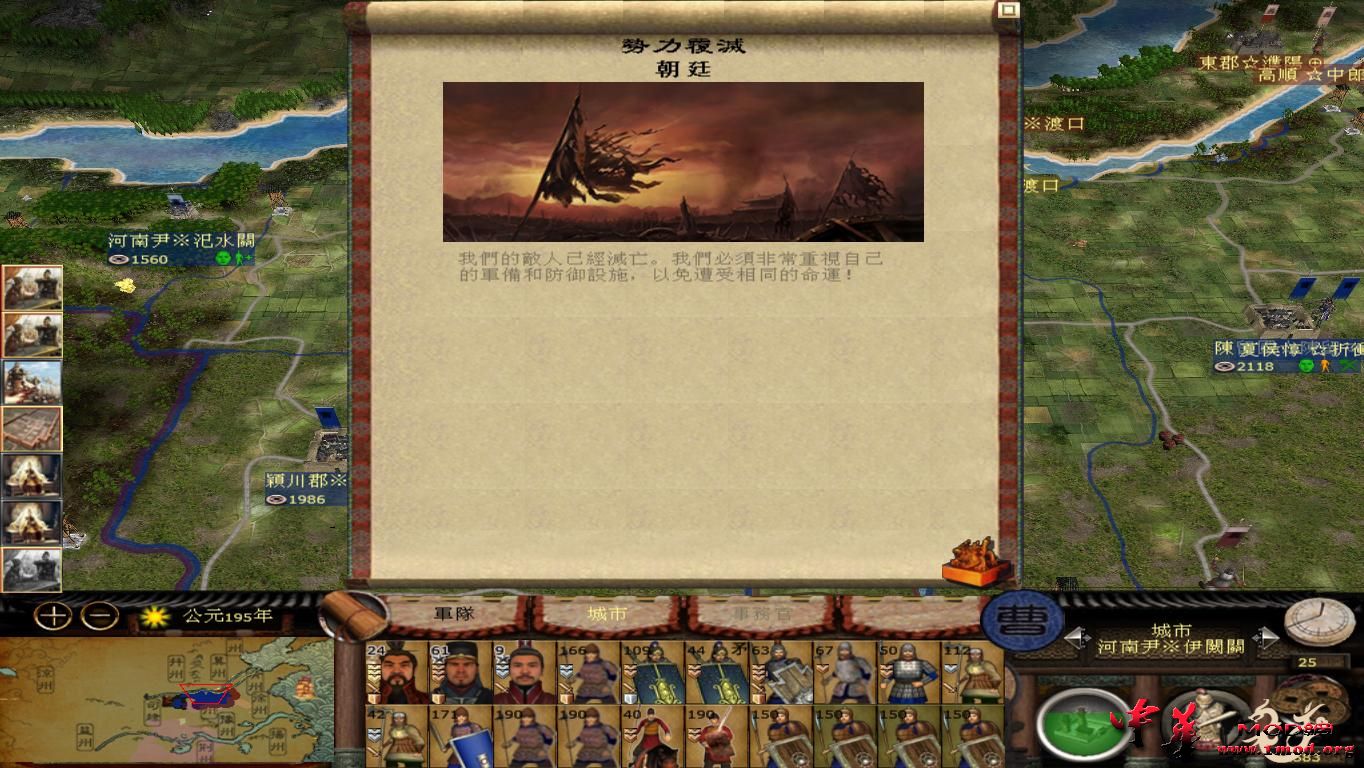
Task: Click the 事務官 (Agents) tab
Action: (x=760, y=615)
